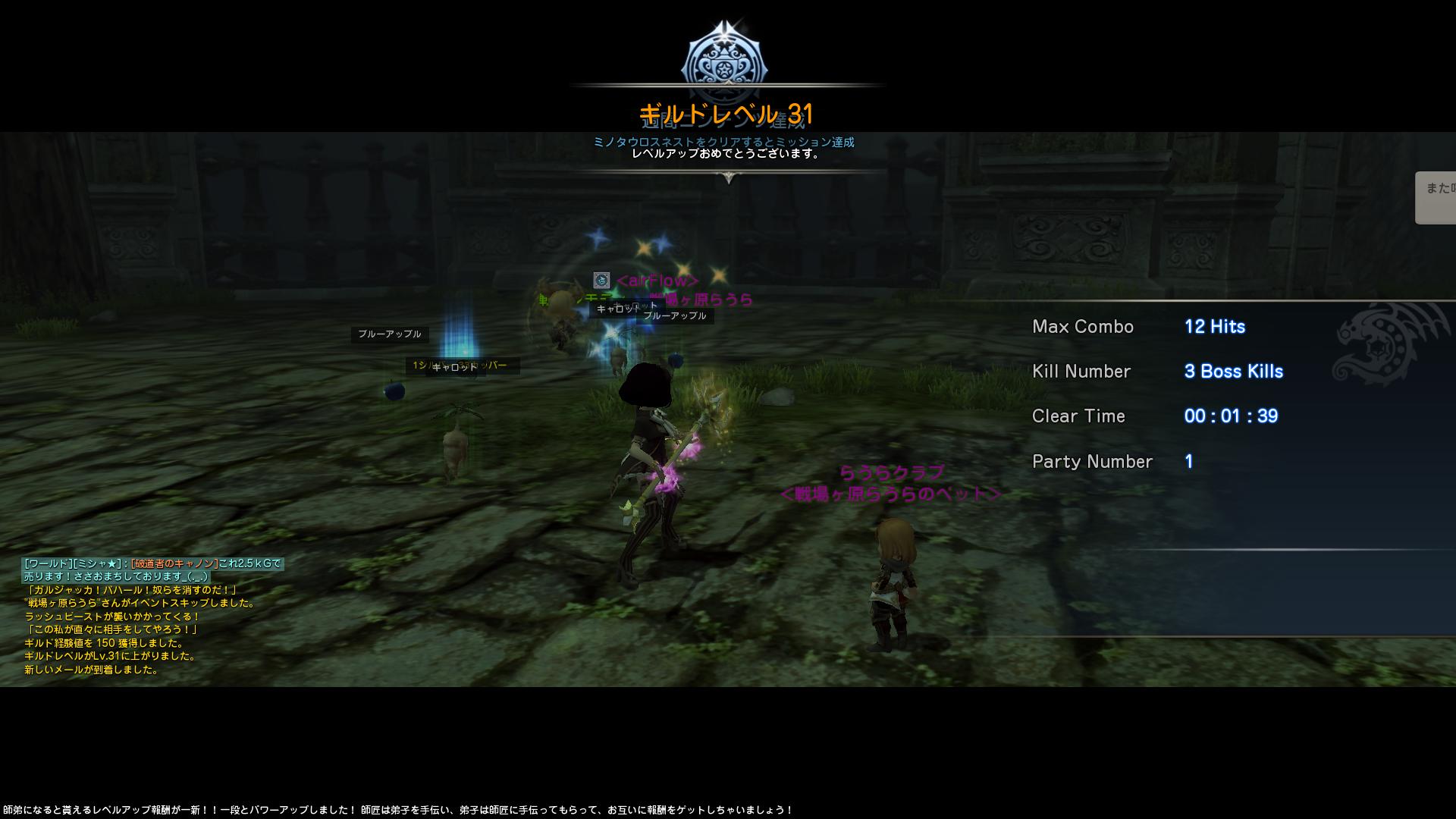The height and width of the screenshot is (819, 1456).
Task: Click the guild level-up message in the chat log
Action: (111, 656)
